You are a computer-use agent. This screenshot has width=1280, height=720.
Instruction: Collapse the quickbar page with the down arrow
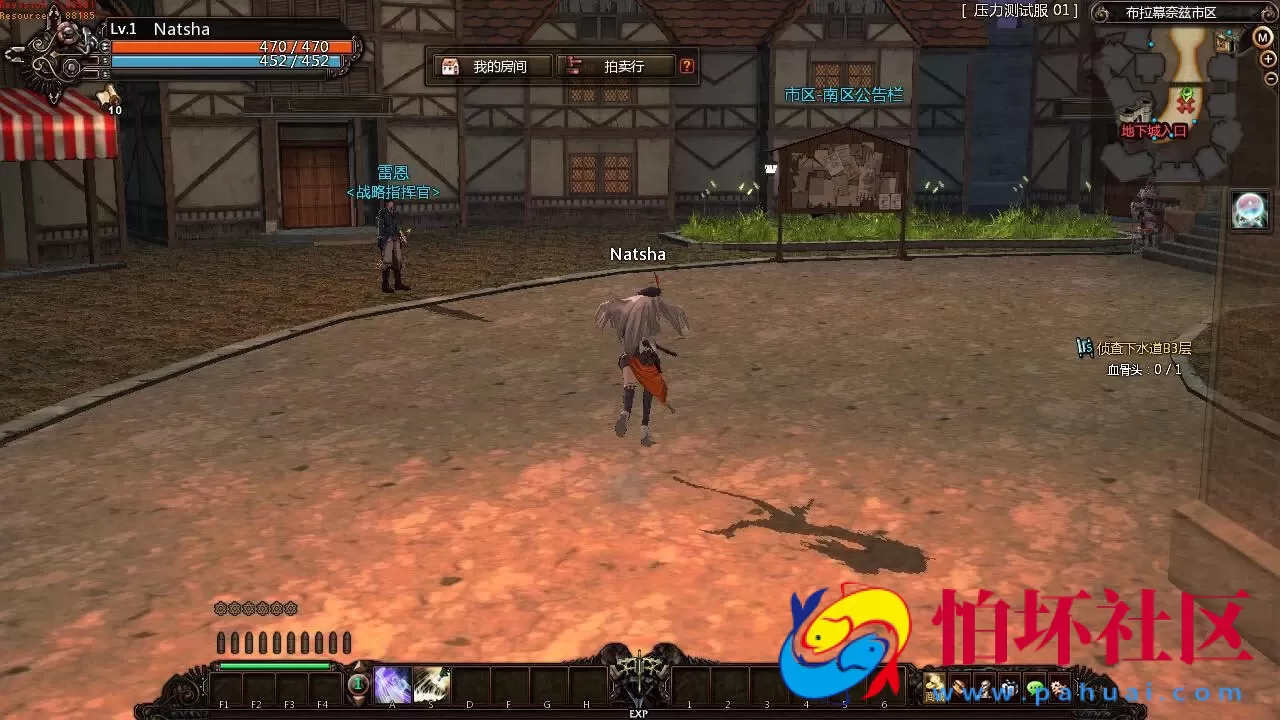(357, 700)
